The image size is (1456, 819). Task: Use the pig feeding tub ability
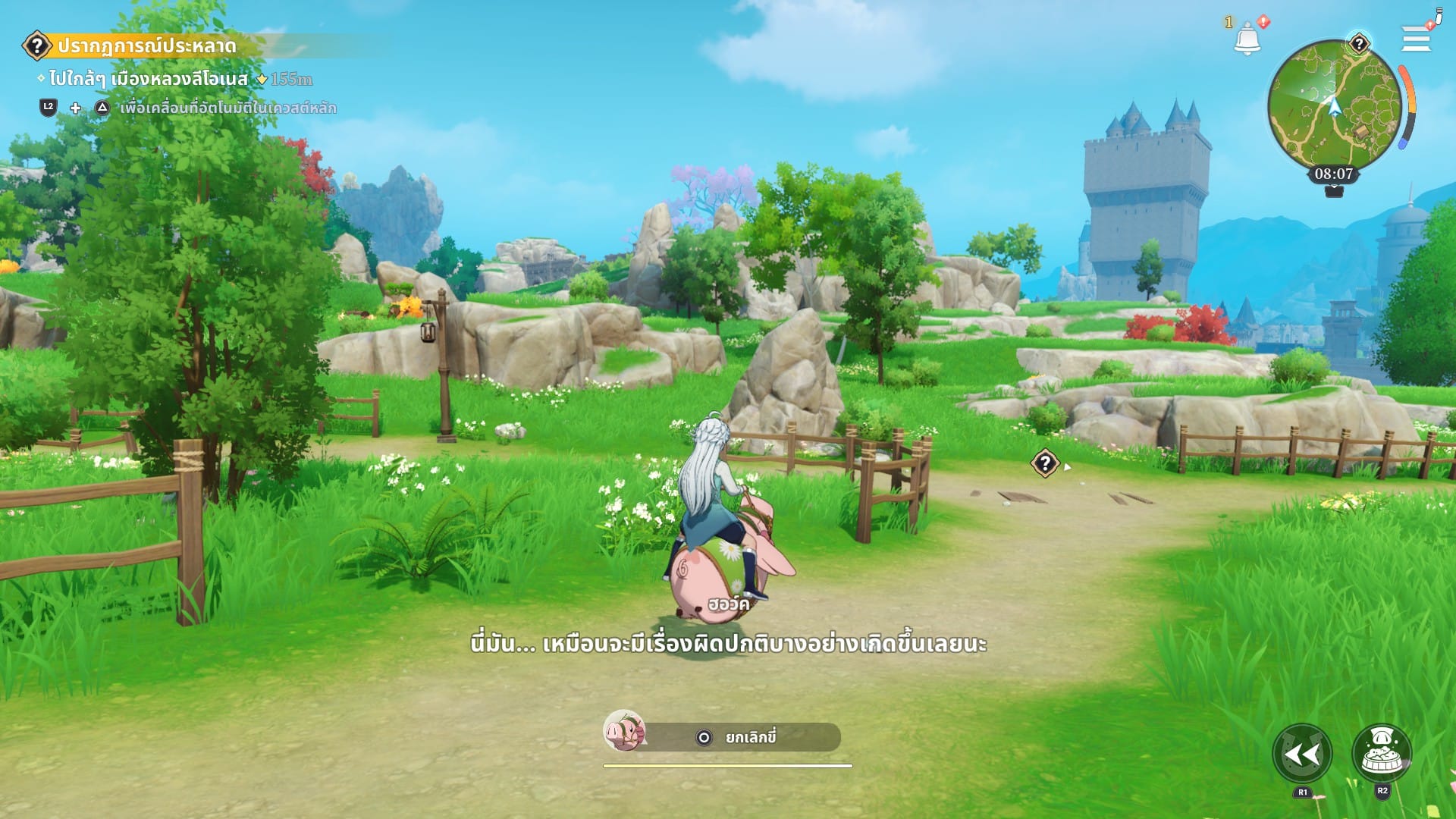pyautogui.click(x=1382, y=753)
